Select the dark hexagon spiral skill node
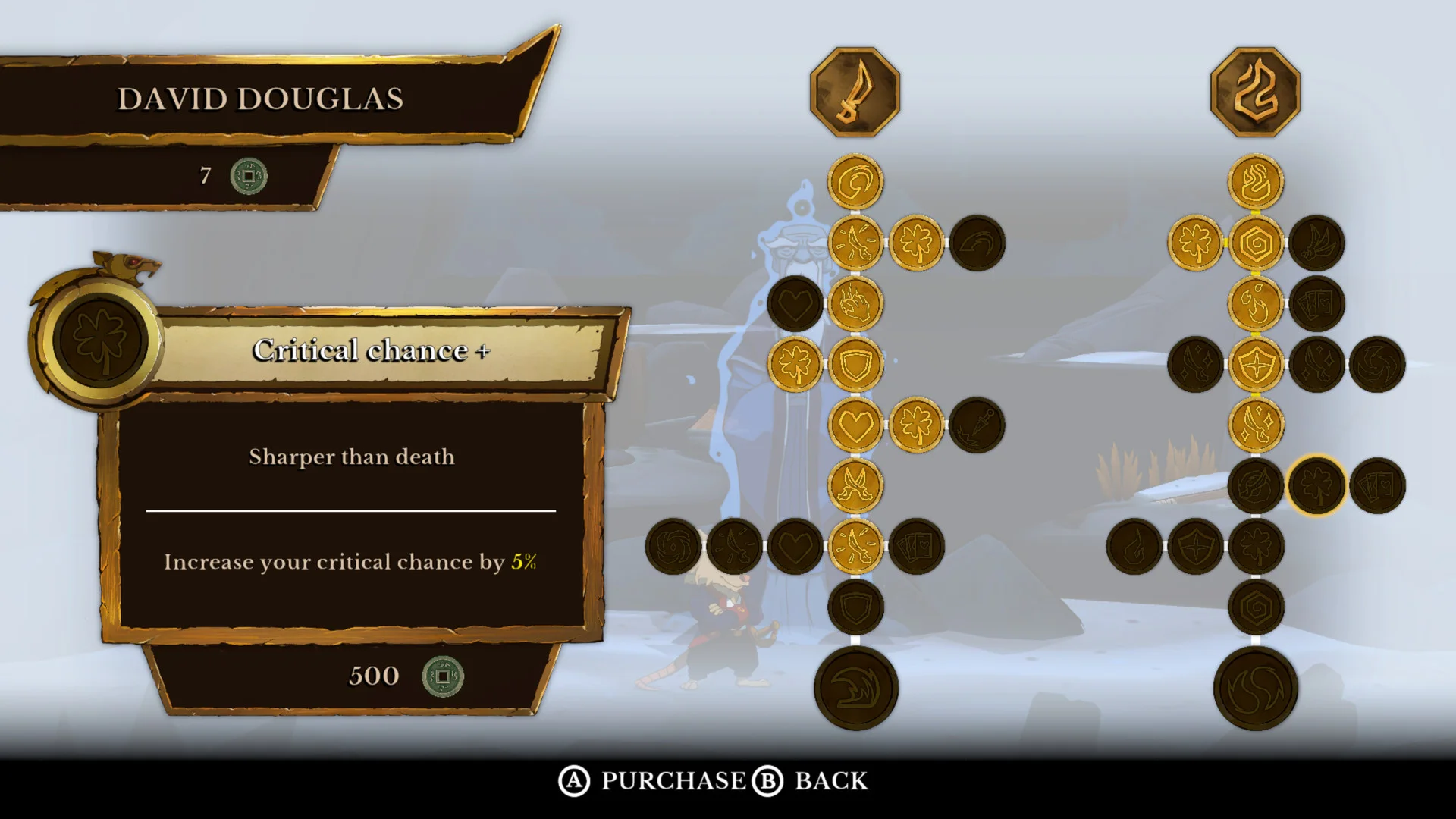This screenshot has width=1456, height=819. [x=1255, y=607]
